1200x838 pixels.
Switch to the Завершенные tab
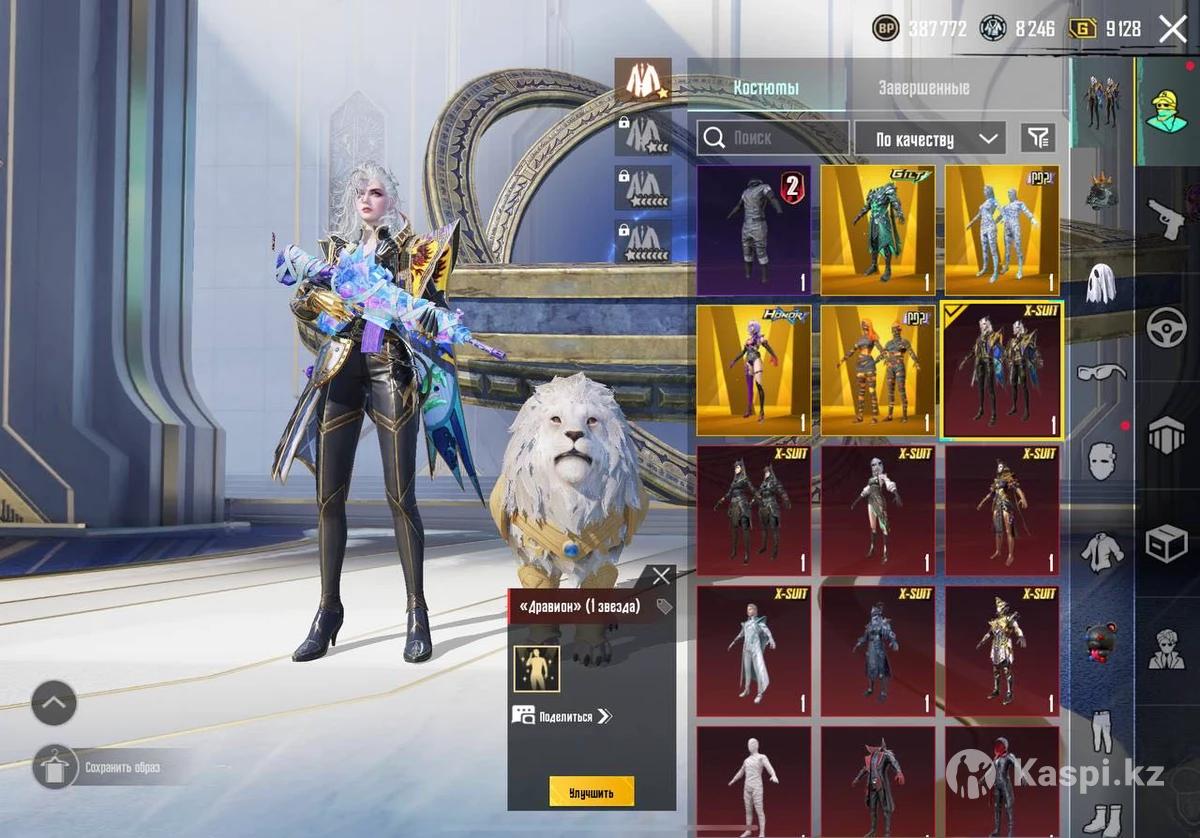pos(923,88)
